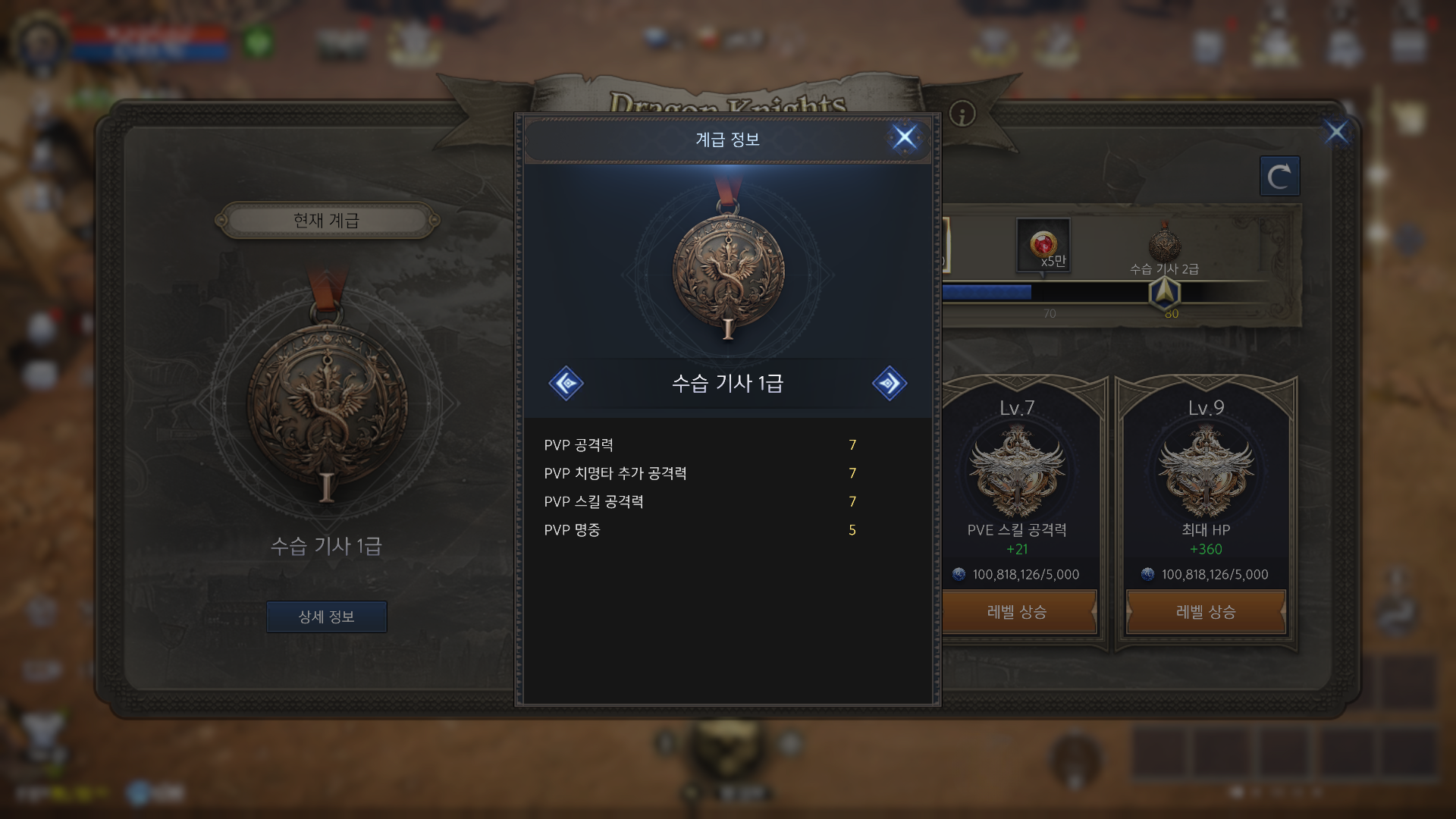Viewport: 1456px width, 819px height.
Task: Navigate to the previous rank with the left arrow
Action: (x=566, y=383)
